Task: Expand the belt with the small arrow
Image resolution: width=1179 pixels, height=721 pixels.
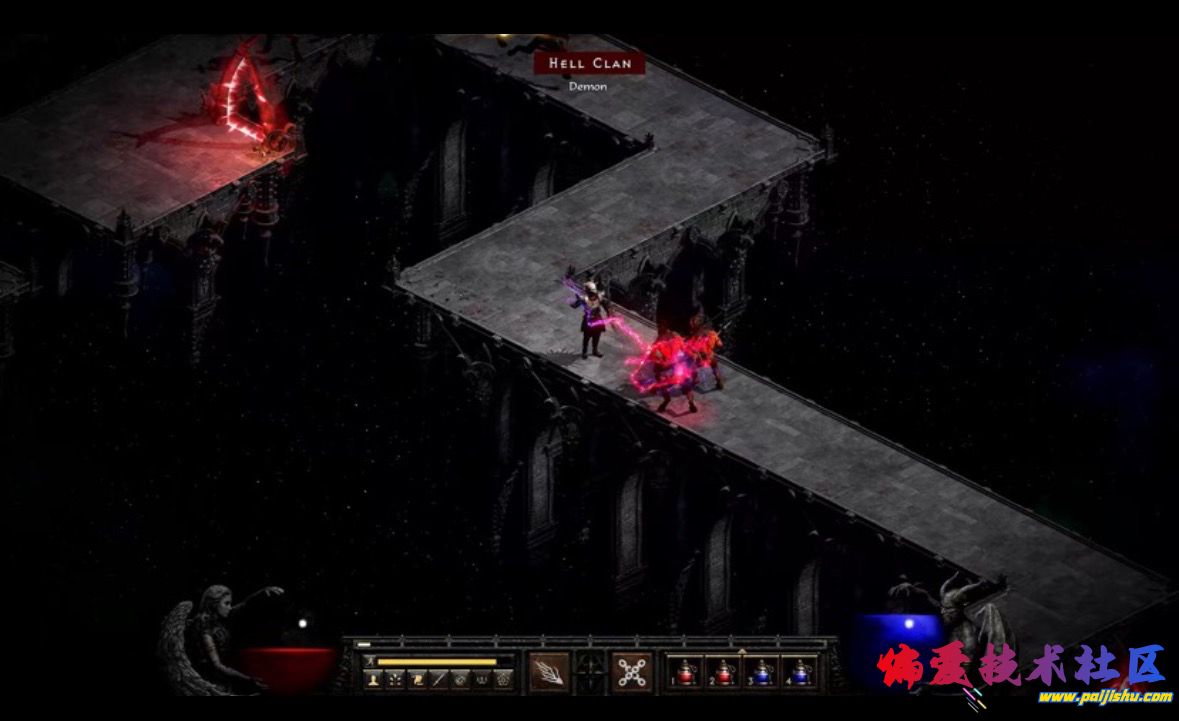Action: (742, 651)
